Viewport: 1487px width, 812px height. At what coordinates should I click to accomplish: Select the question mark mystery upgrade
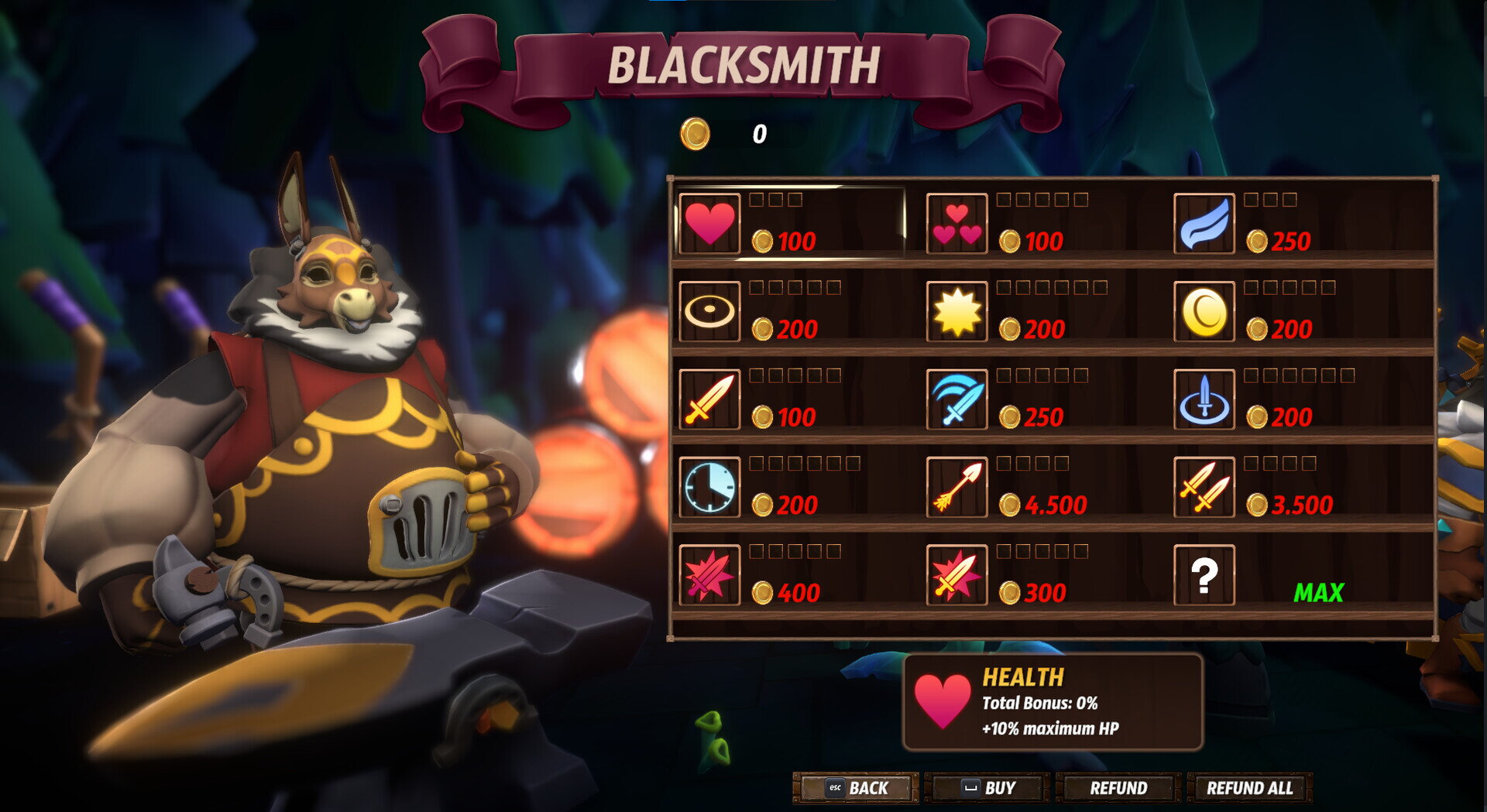point(1204,574)
